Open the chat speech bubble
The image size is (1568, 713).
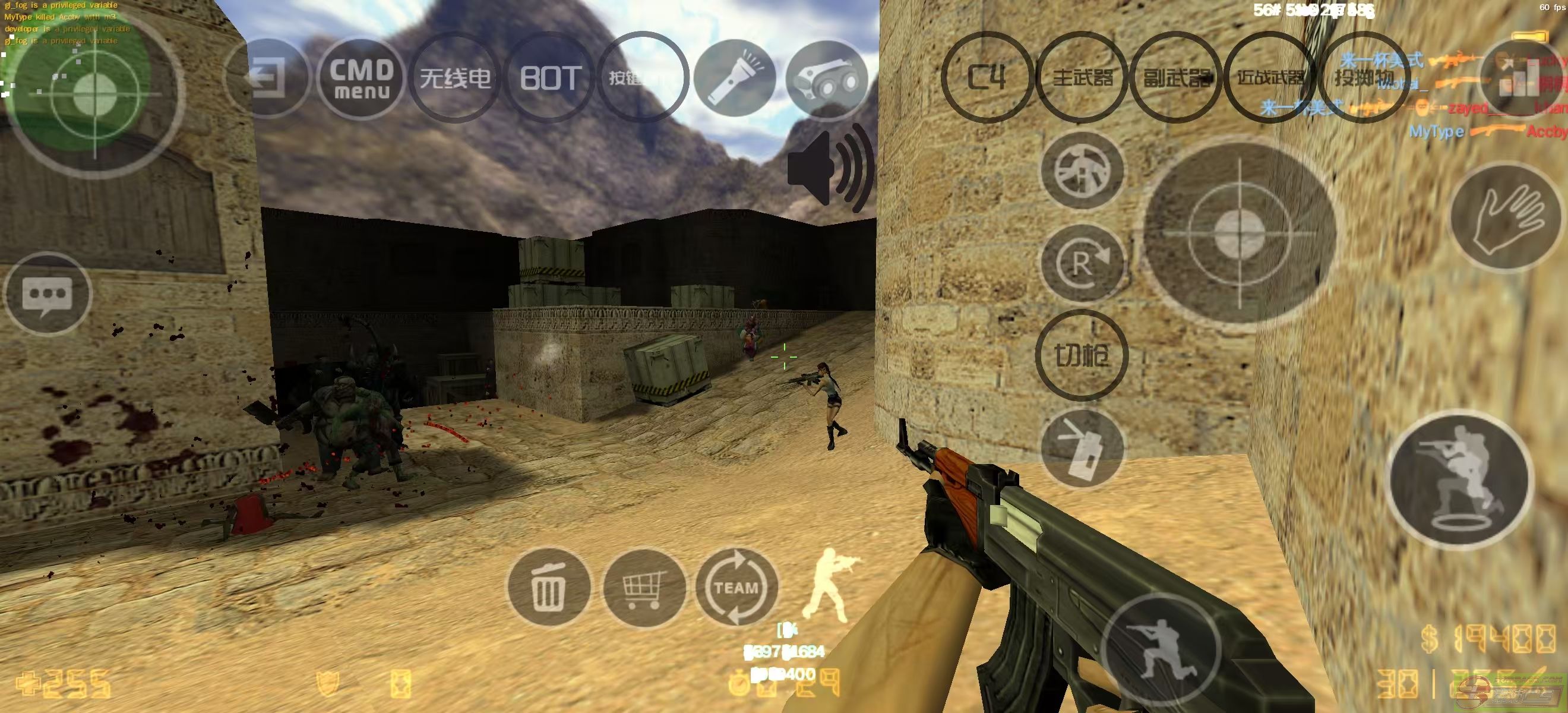[48, 294]
